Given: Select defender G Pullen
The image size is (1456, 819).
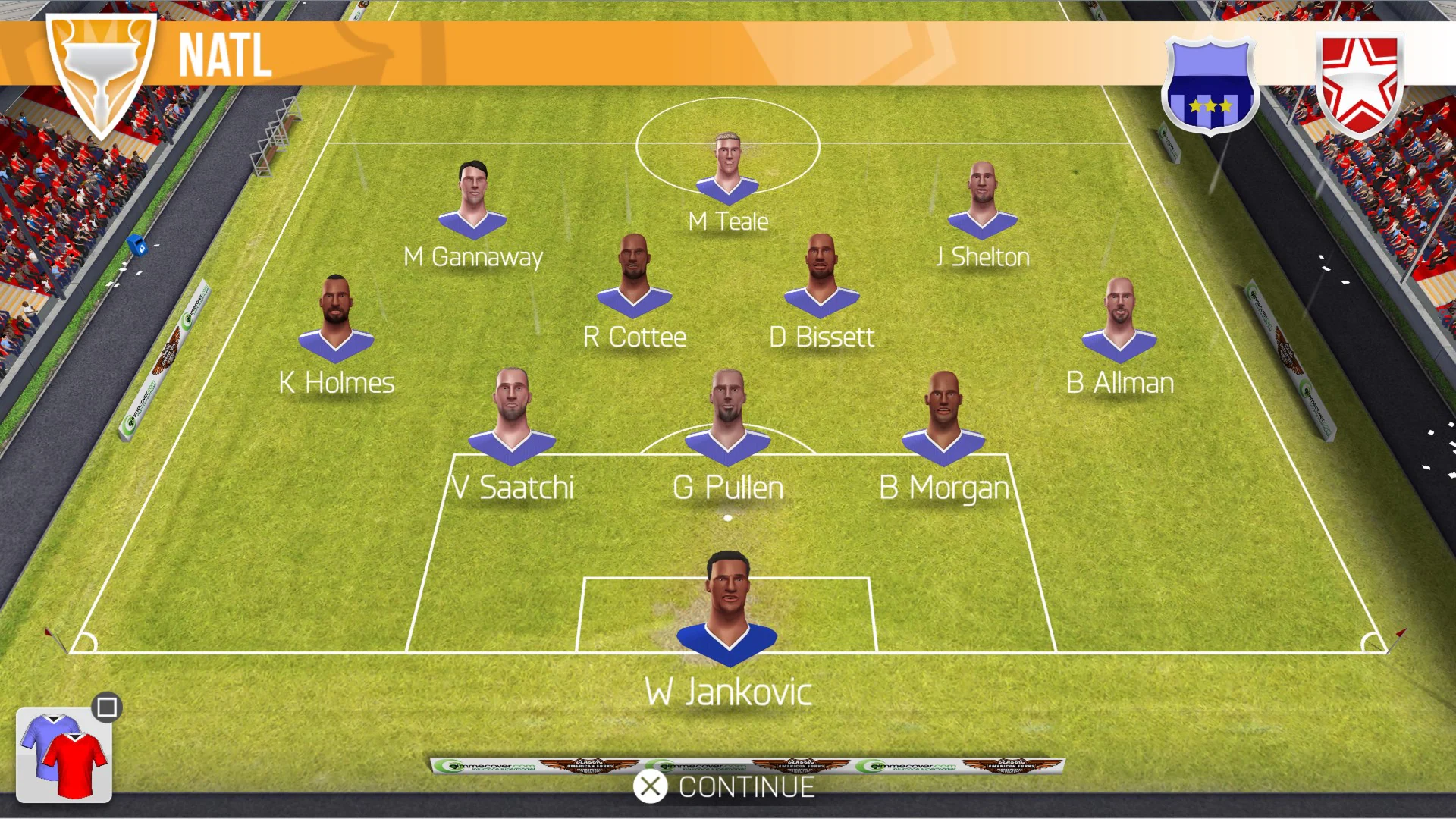Looking at the screenshot, I should pos(727,417).
